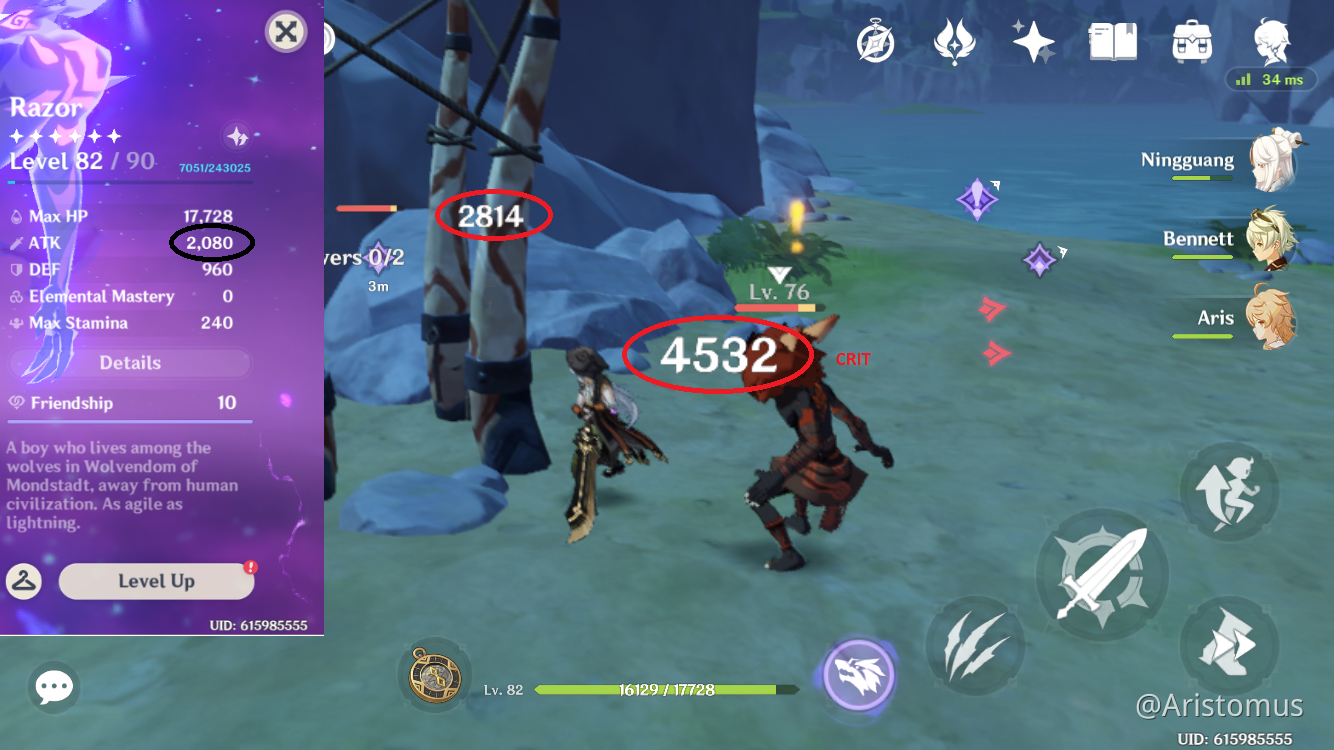1334x750 pixels.
Task: Use the equipped gadget clock icon
Action: pos(434,677)
